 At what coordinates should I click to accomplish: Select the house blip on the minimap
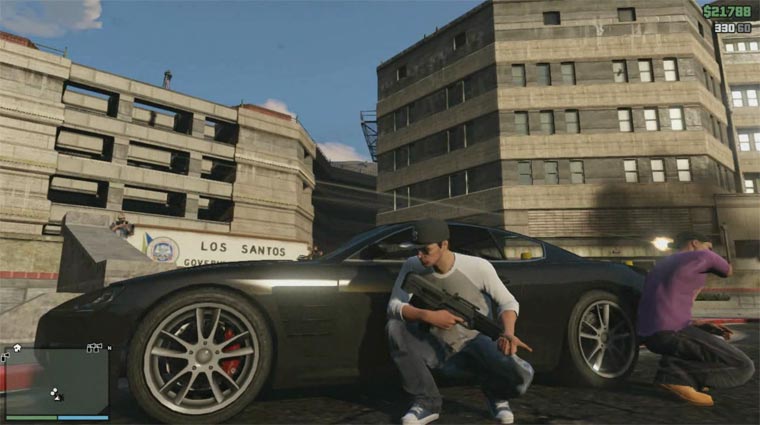[x=17, y=348]
